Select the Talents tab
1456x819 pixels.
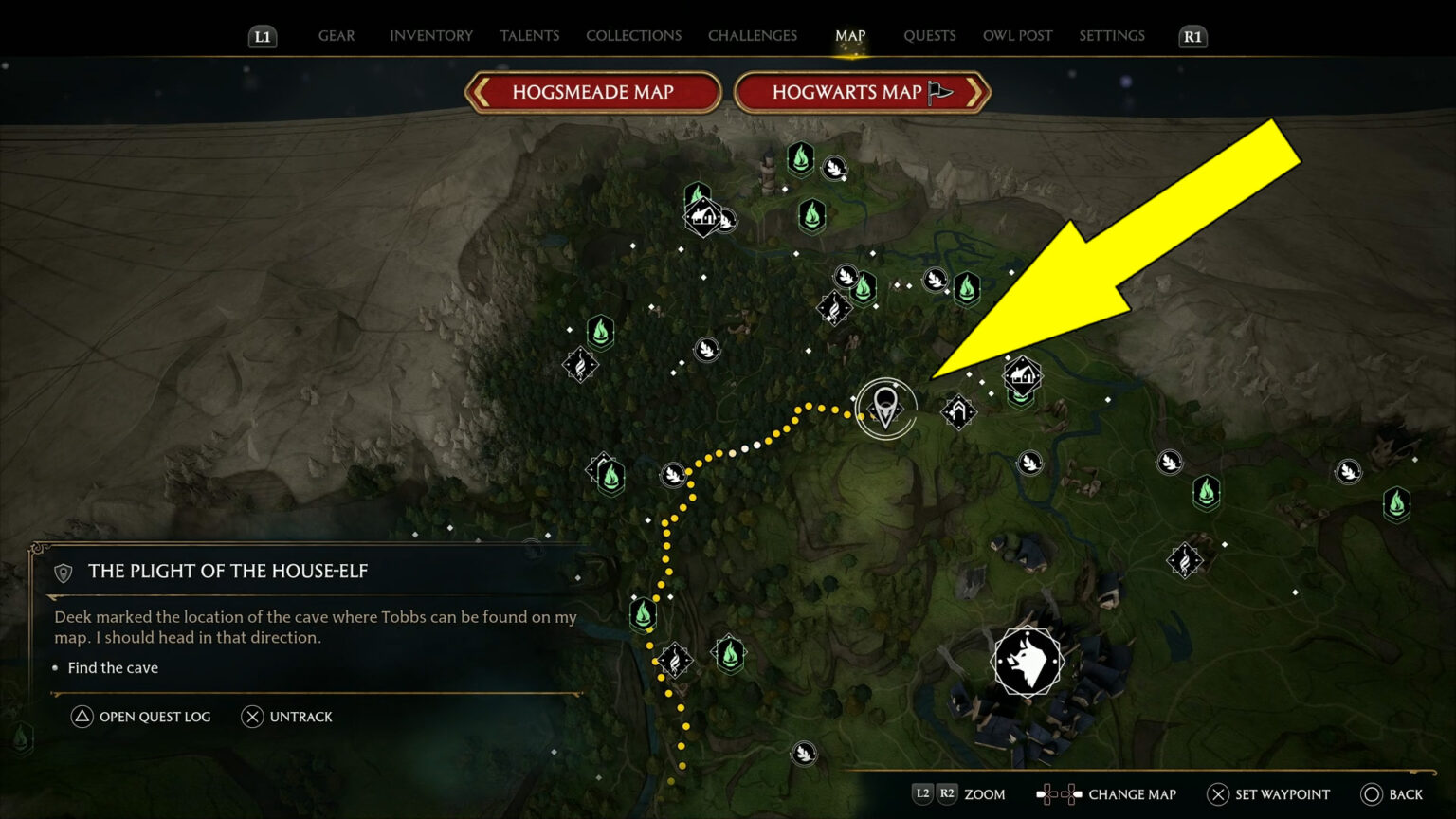click(529, 36)
